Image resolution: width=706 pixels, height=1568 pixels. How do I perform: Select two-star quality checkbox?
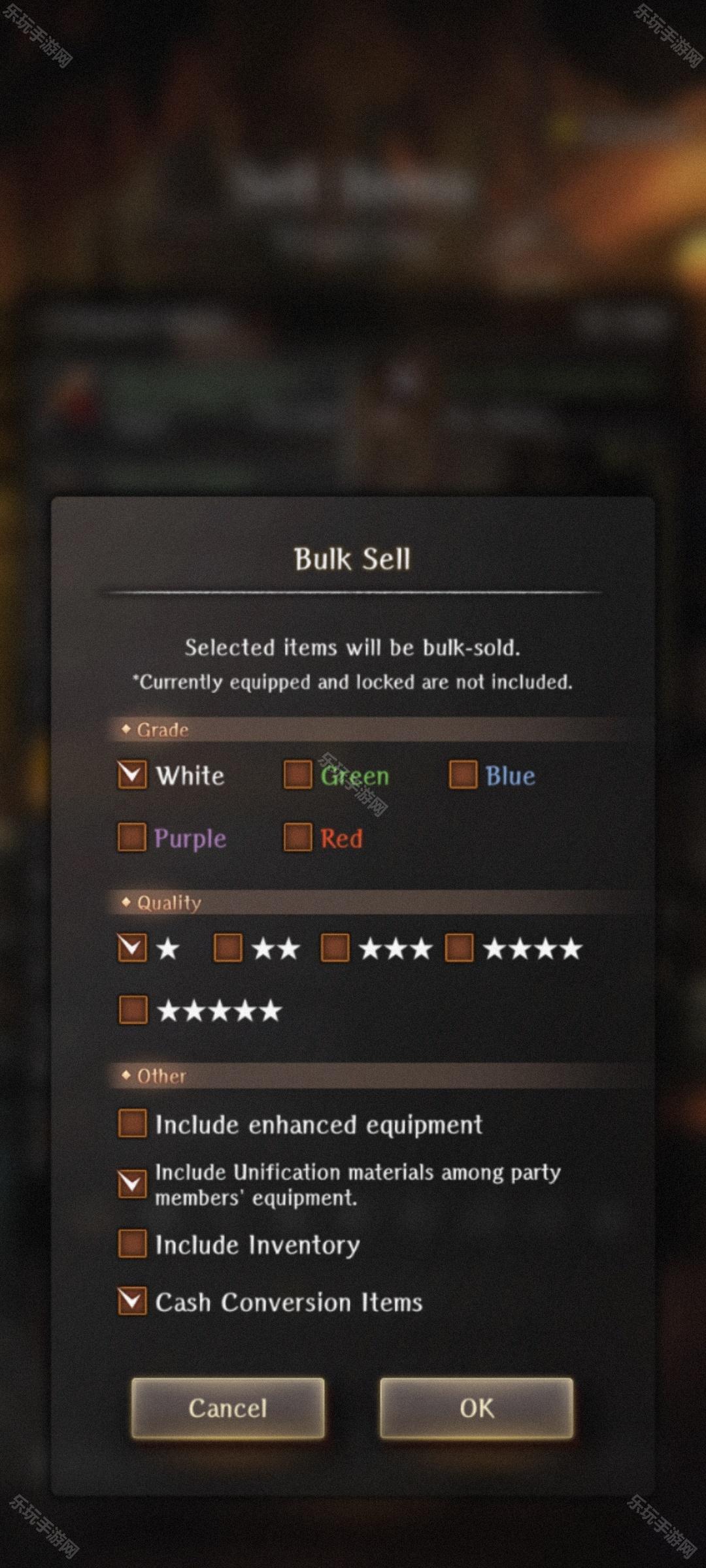tap(228, 947)
